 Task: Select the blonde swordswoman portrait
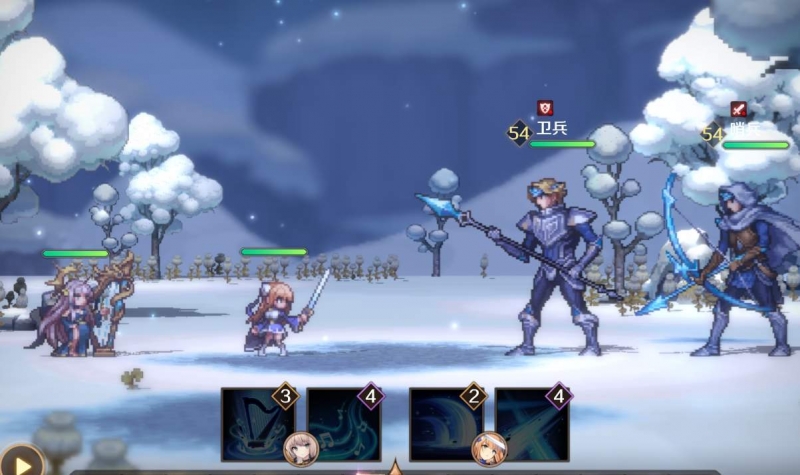489,449
